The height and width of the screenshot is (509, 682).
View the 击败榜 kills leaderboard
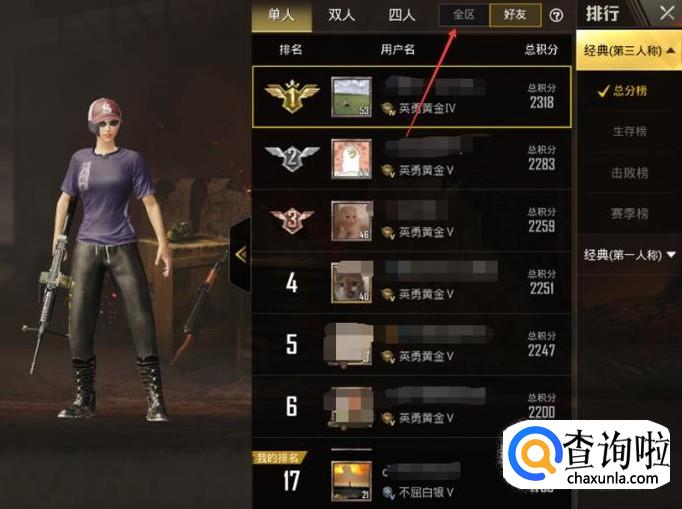[x=629, y=173]
